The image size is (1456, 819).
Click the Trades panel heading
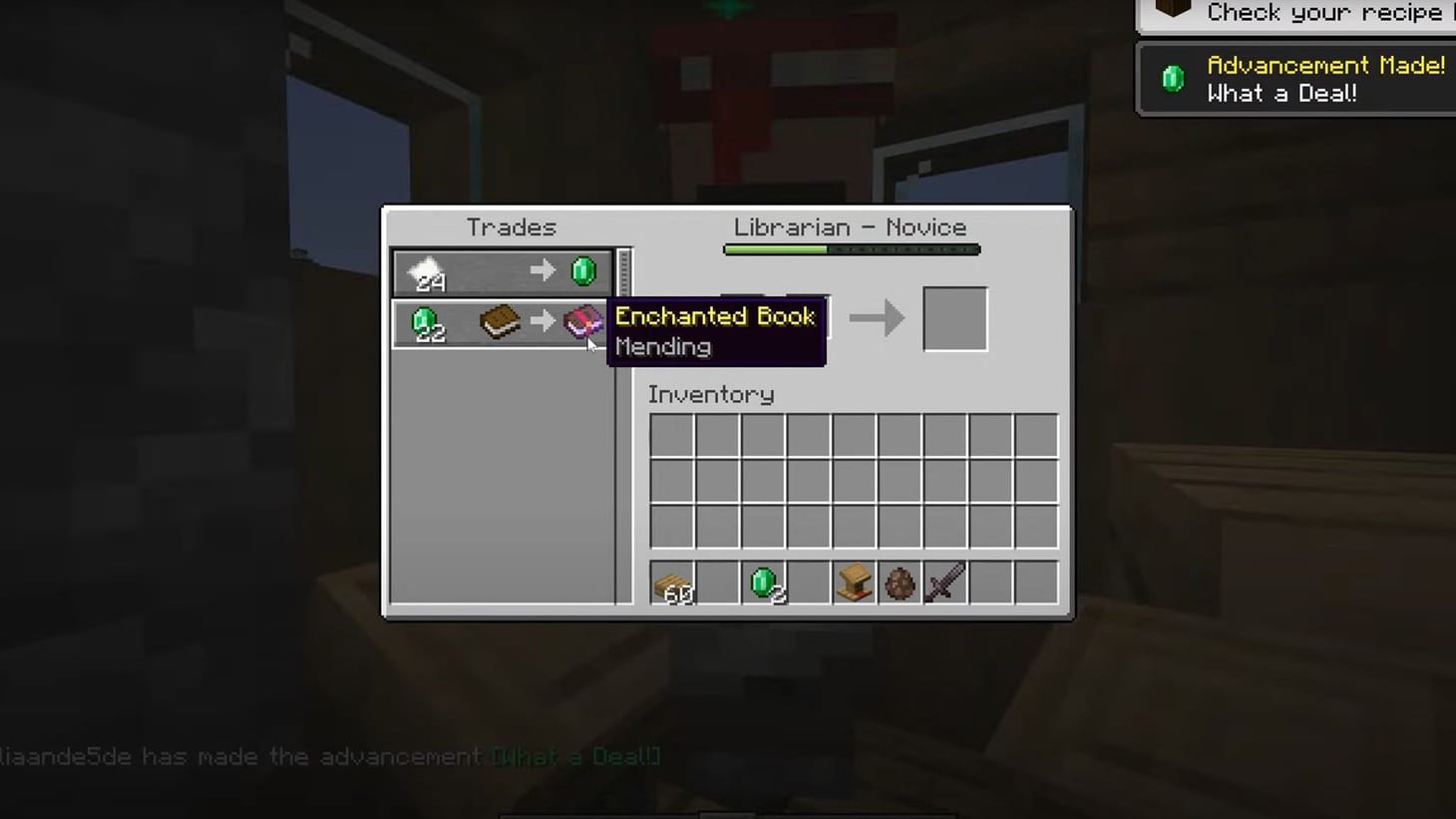point(511,227)
